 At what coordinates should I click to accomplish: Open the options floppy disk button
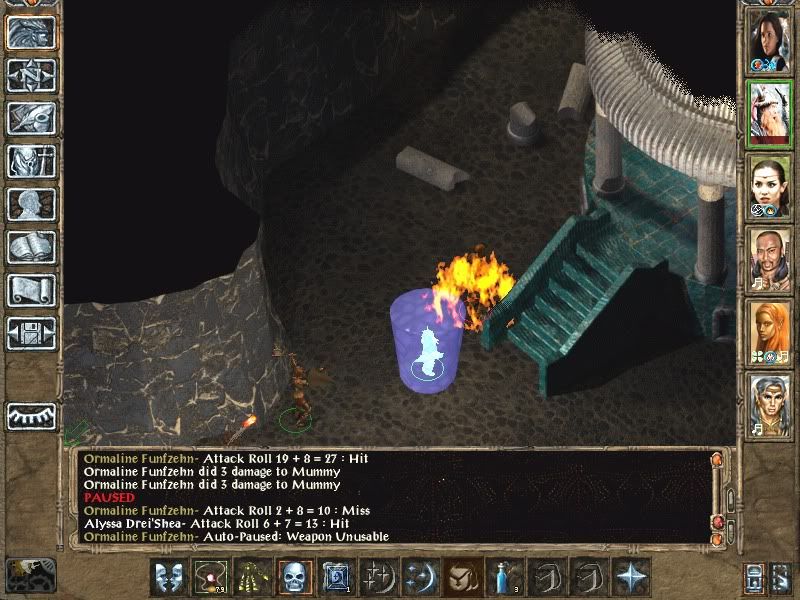point(30,332)
